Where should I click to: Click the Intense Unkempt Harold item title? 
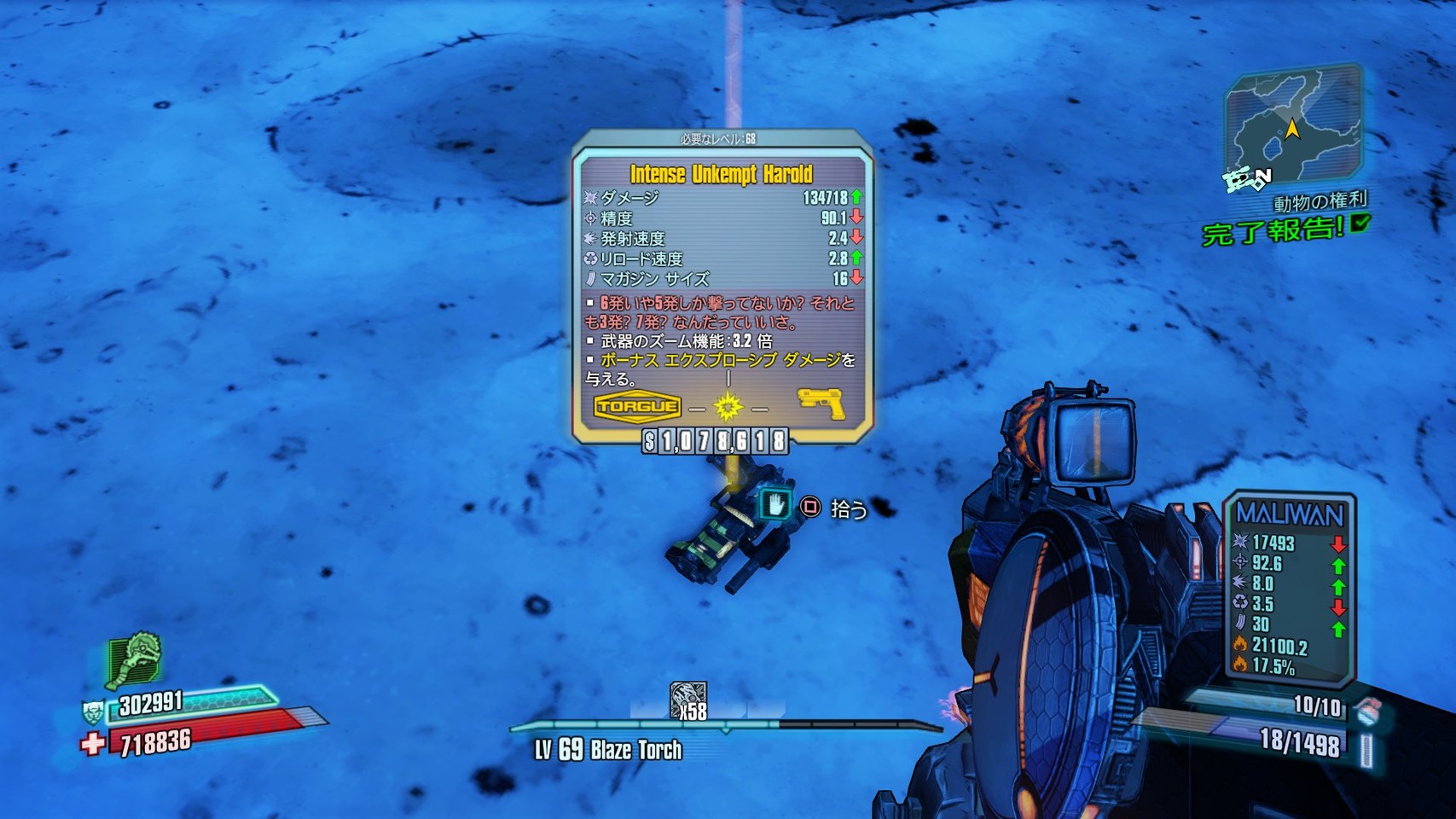point(721,174)
